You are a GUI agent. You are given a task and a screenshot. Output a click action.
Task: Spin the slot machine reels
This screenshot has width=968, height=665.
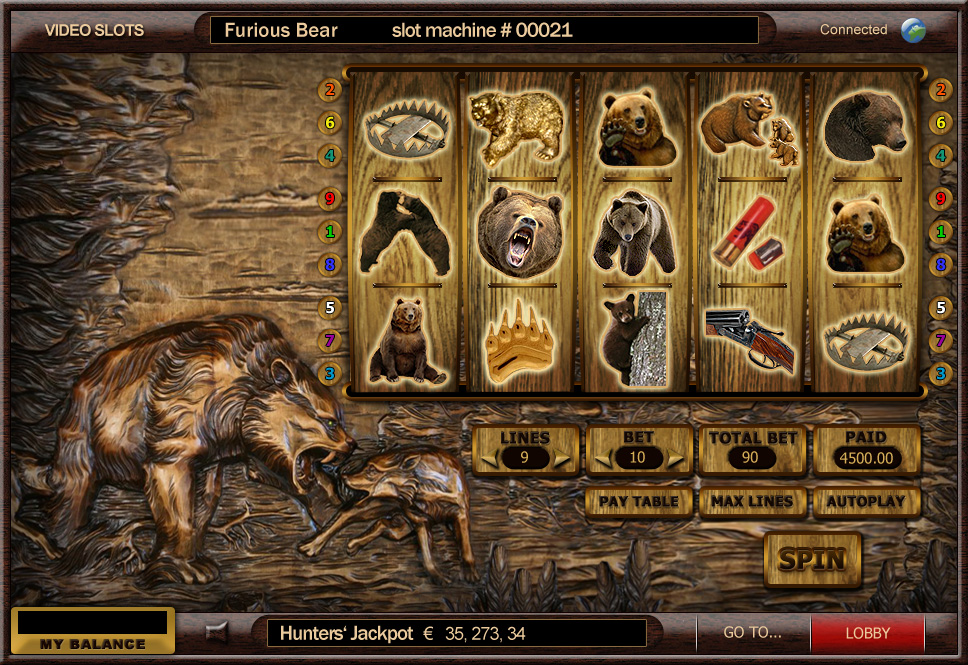[812, 560]
